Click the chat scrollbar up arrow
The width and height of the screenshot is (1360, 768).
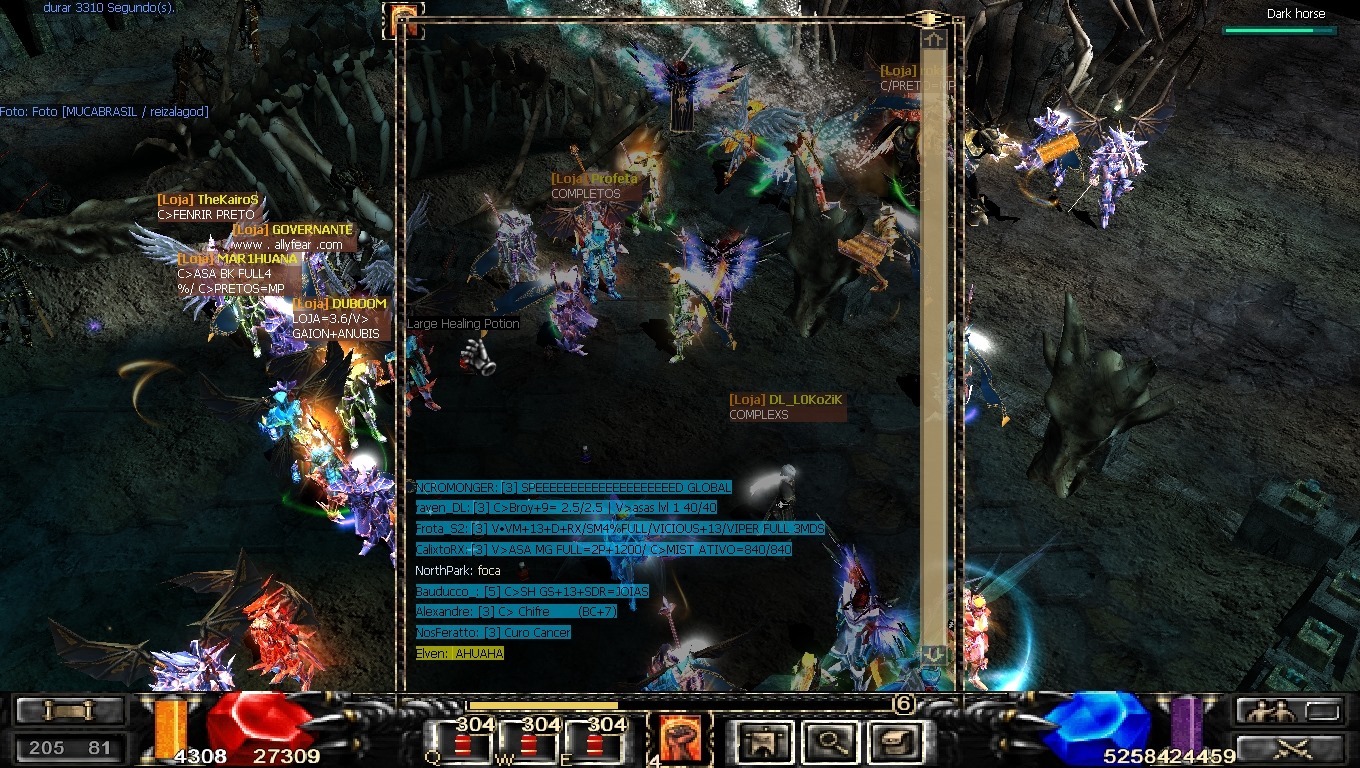(x=934, y=40)
